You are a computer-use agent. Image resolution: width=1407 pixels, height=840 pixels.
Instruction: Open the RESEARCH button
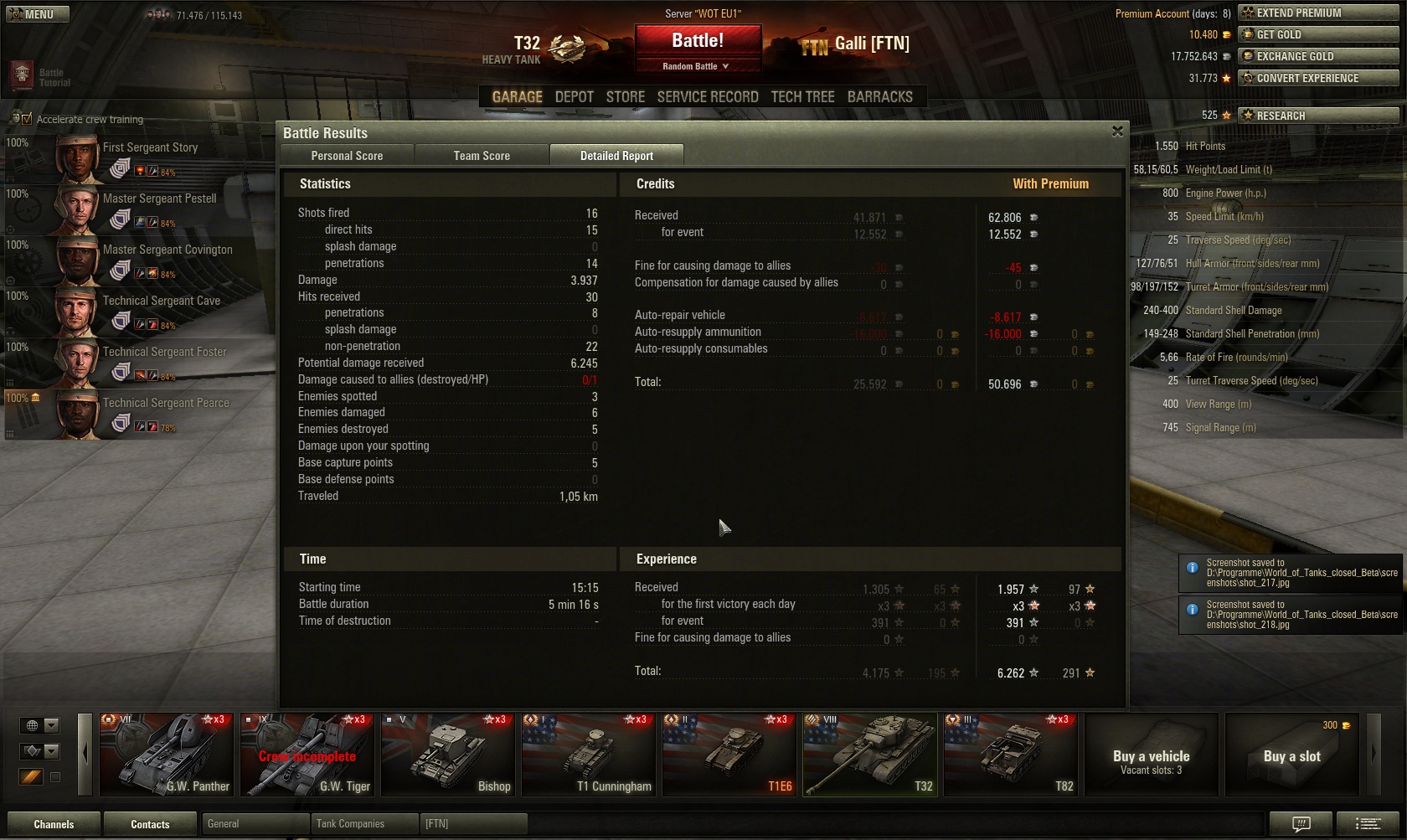point(1317,116)
